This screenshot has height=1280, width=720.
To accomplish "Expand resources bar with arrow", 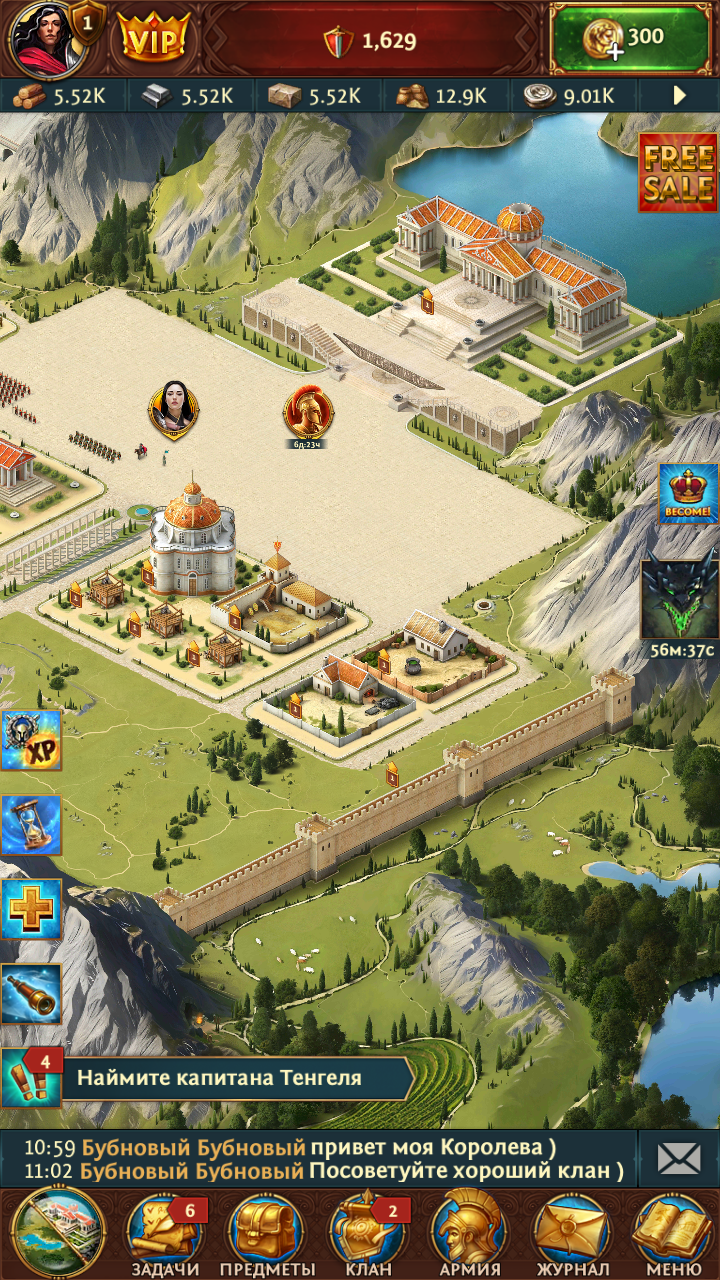I will point(680,96).
